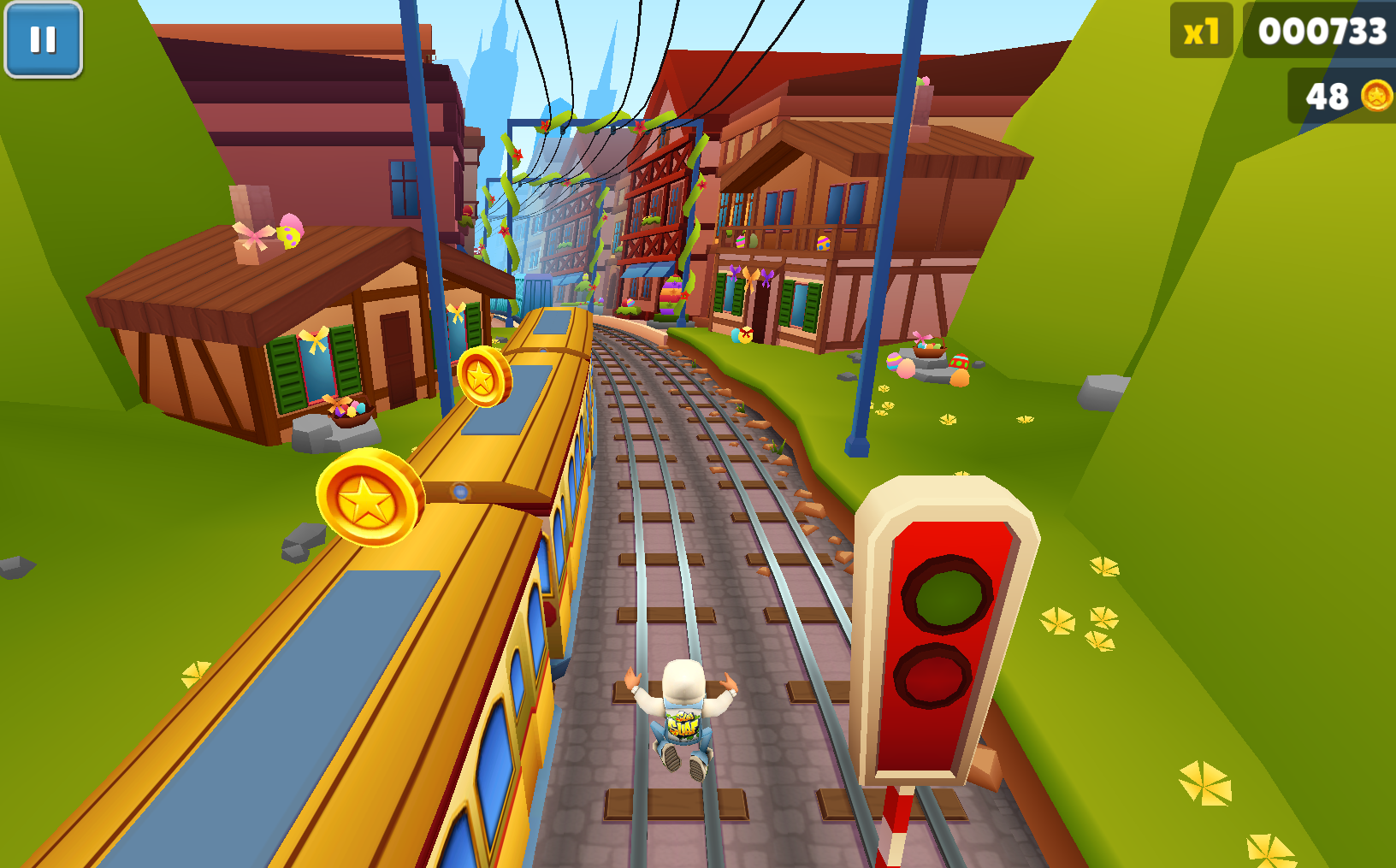The width and height of the screenshot is (1396, 868).
Task: Click the red railway signal light
Action: pos(945,637)
